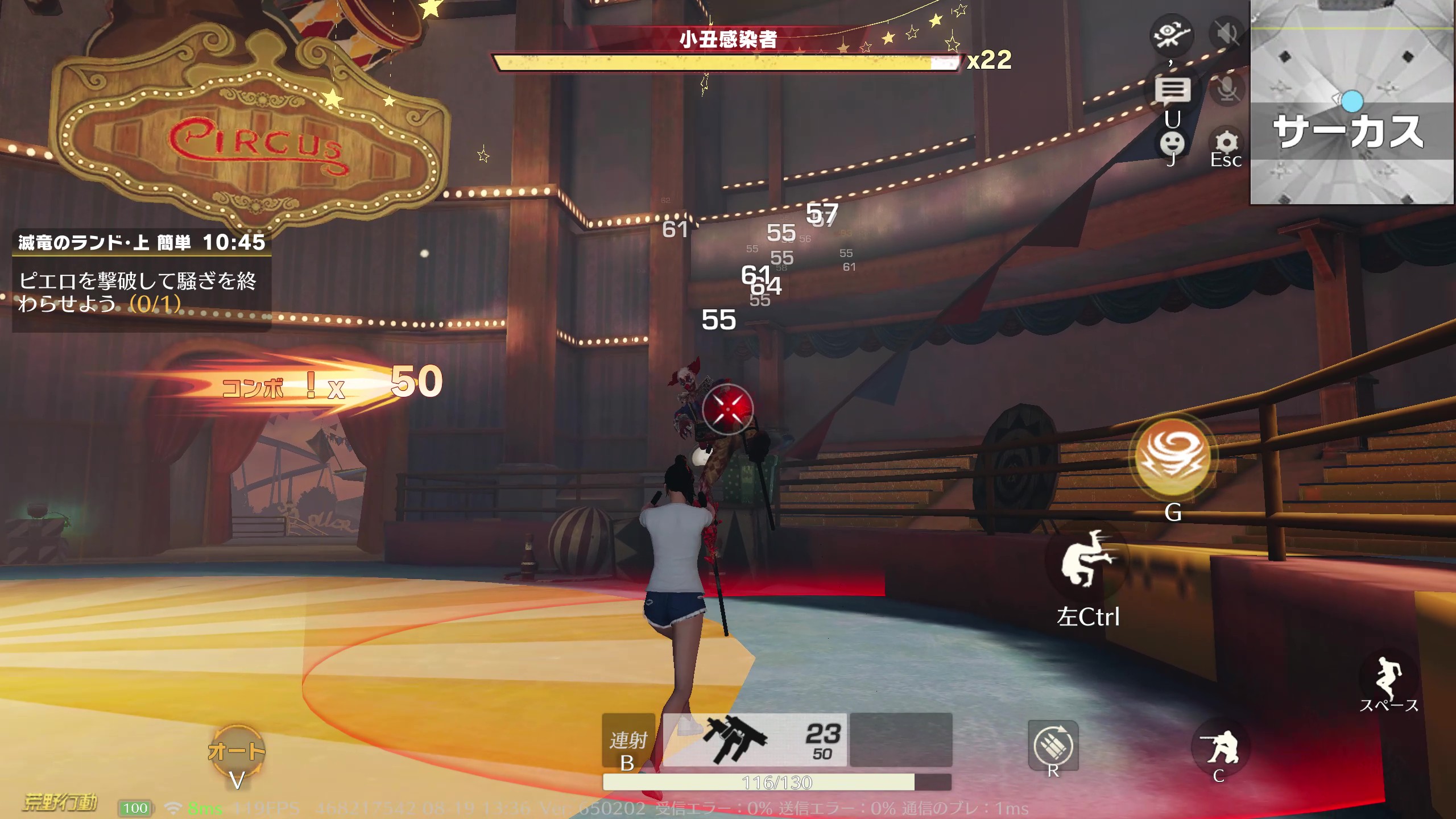The image size is (1456, 819).
Task: Toggle the オート auto mode button
Action: (x=237, y=752)
